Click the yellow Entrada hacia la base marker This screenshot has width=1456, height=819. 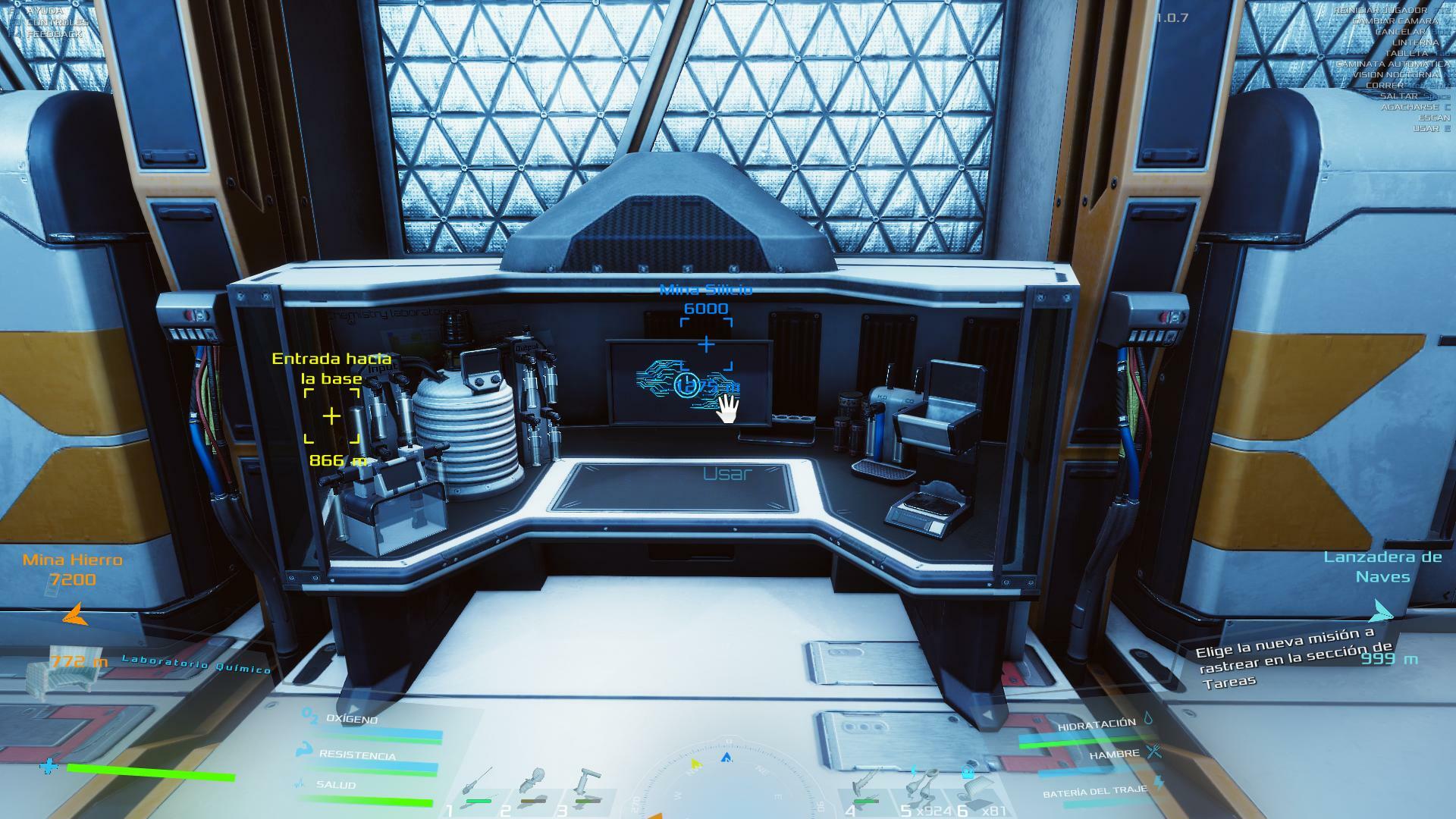pyautogui.click(x=331, y=416)
